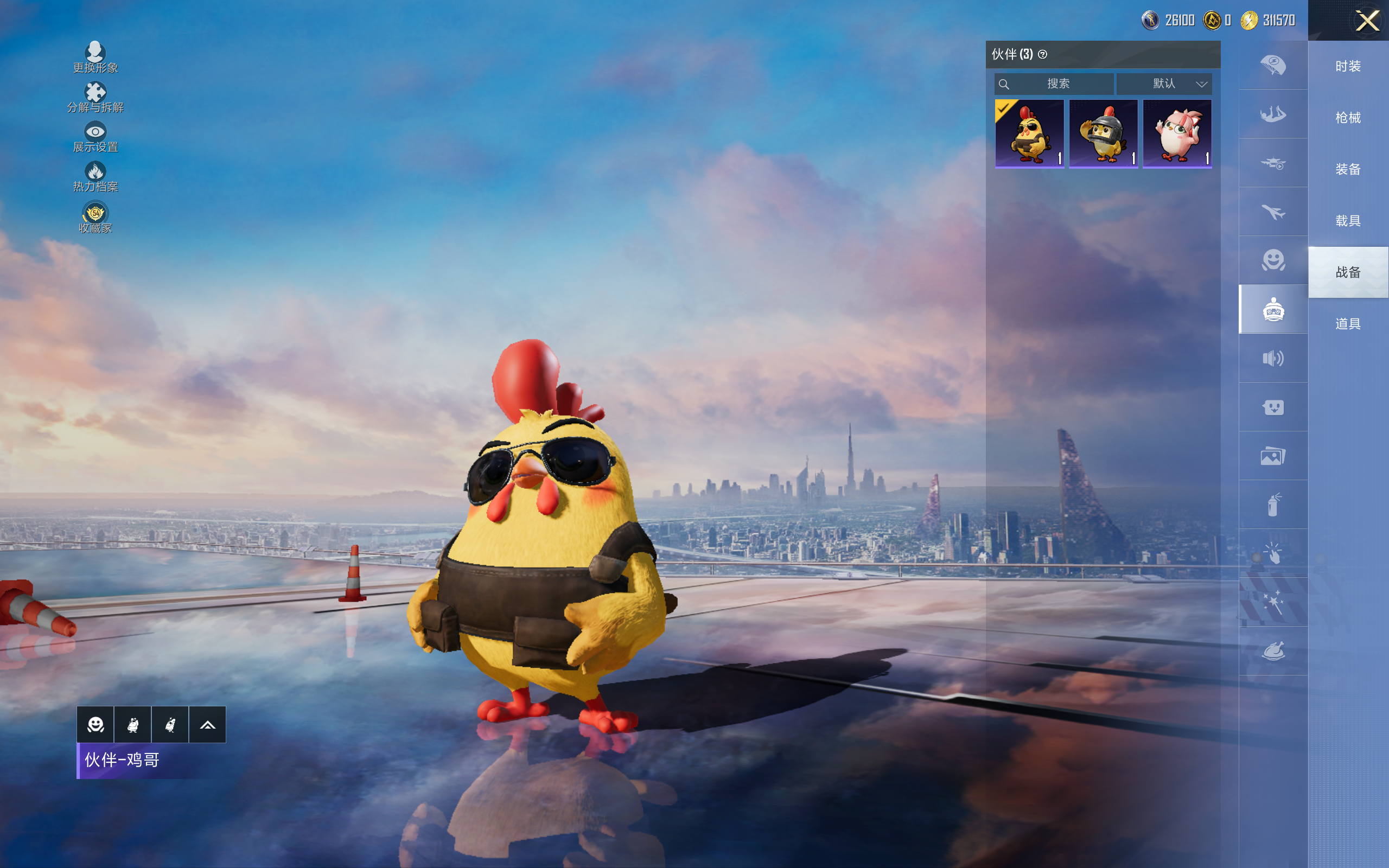
Task: Close the inventory screen with the X
Action: click(x=1367, y=21)
